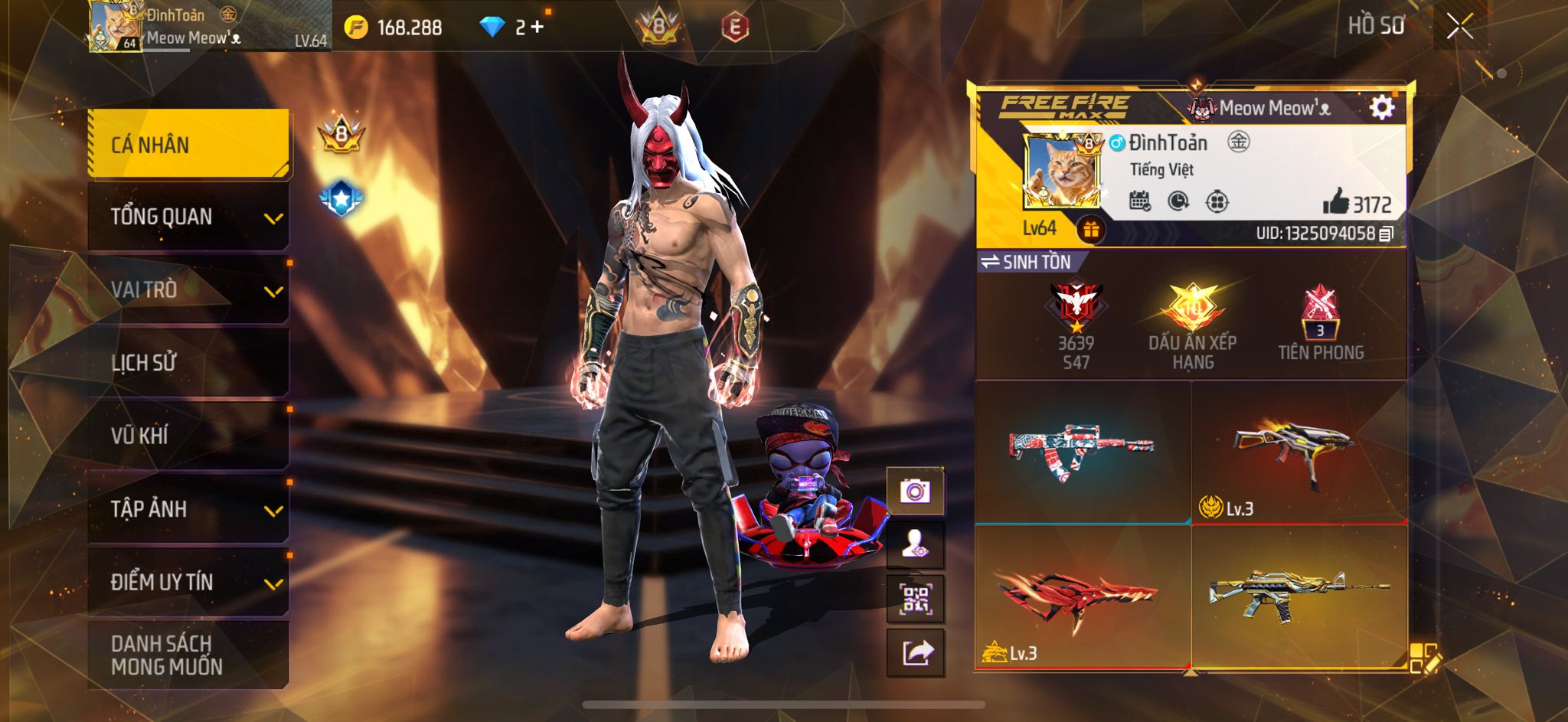Like the profile with thumbs-up icon
Viewport: 1568px width, 722px height.
click(x=1336, y=202)
